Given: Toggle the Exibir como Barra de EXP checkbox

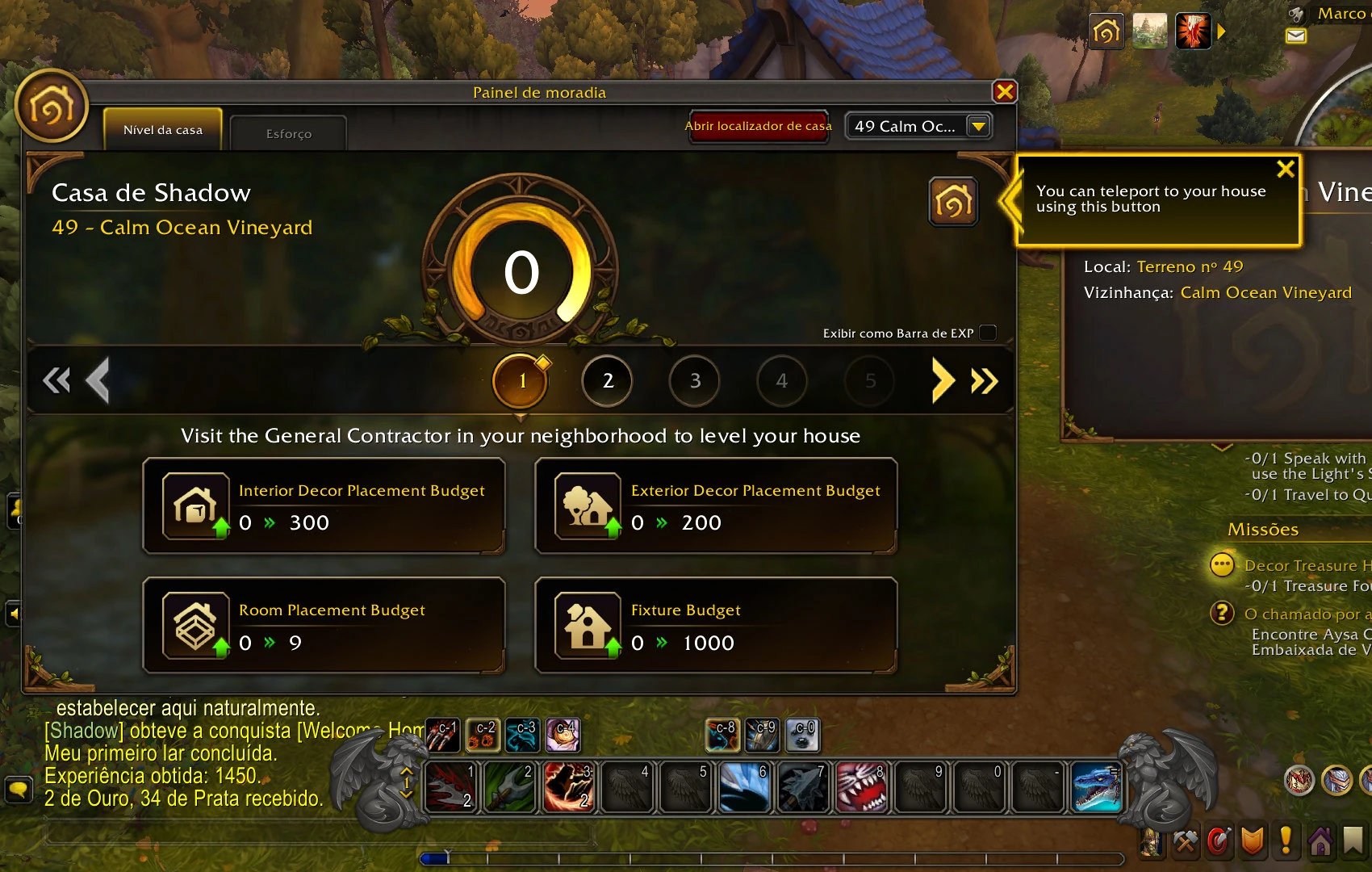Looking at the screenshot, I should [988, 333].
